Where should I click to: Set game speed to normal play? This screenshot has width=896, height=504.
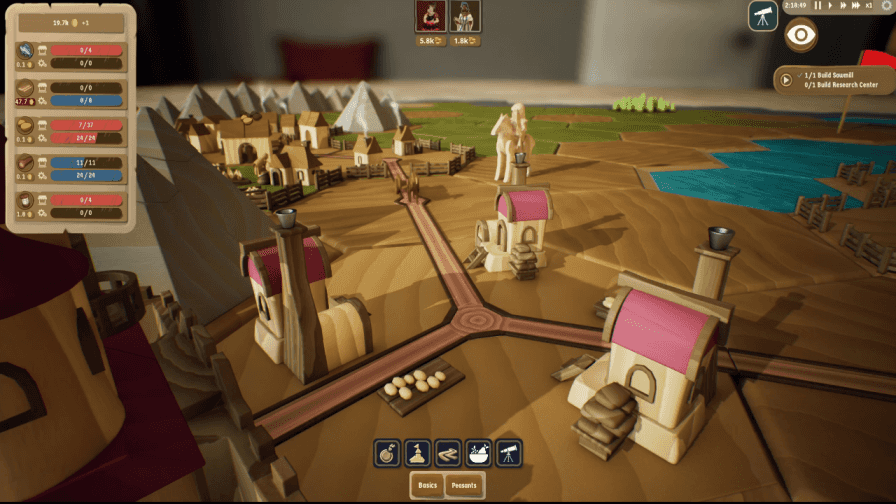click(x=830, y=6)
